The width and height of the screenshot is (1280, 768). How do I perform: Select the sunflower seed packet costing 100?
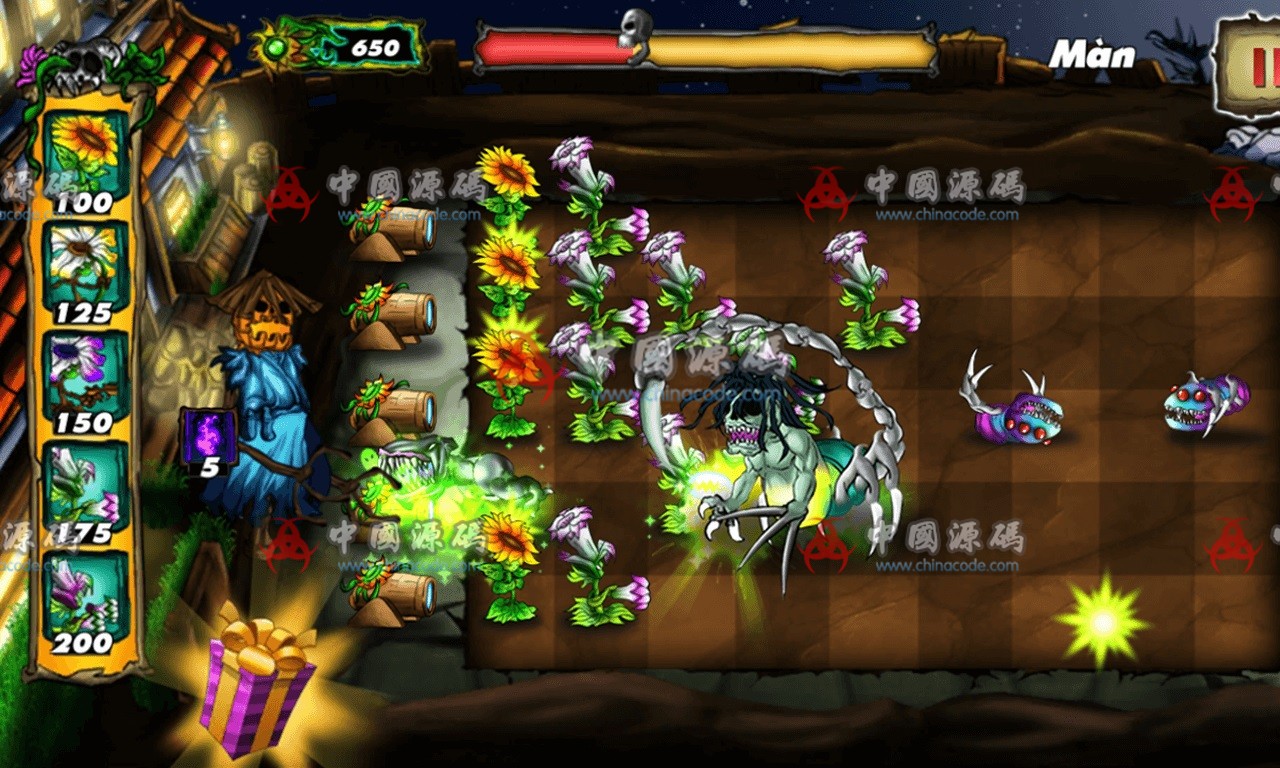tap(85, 160)
